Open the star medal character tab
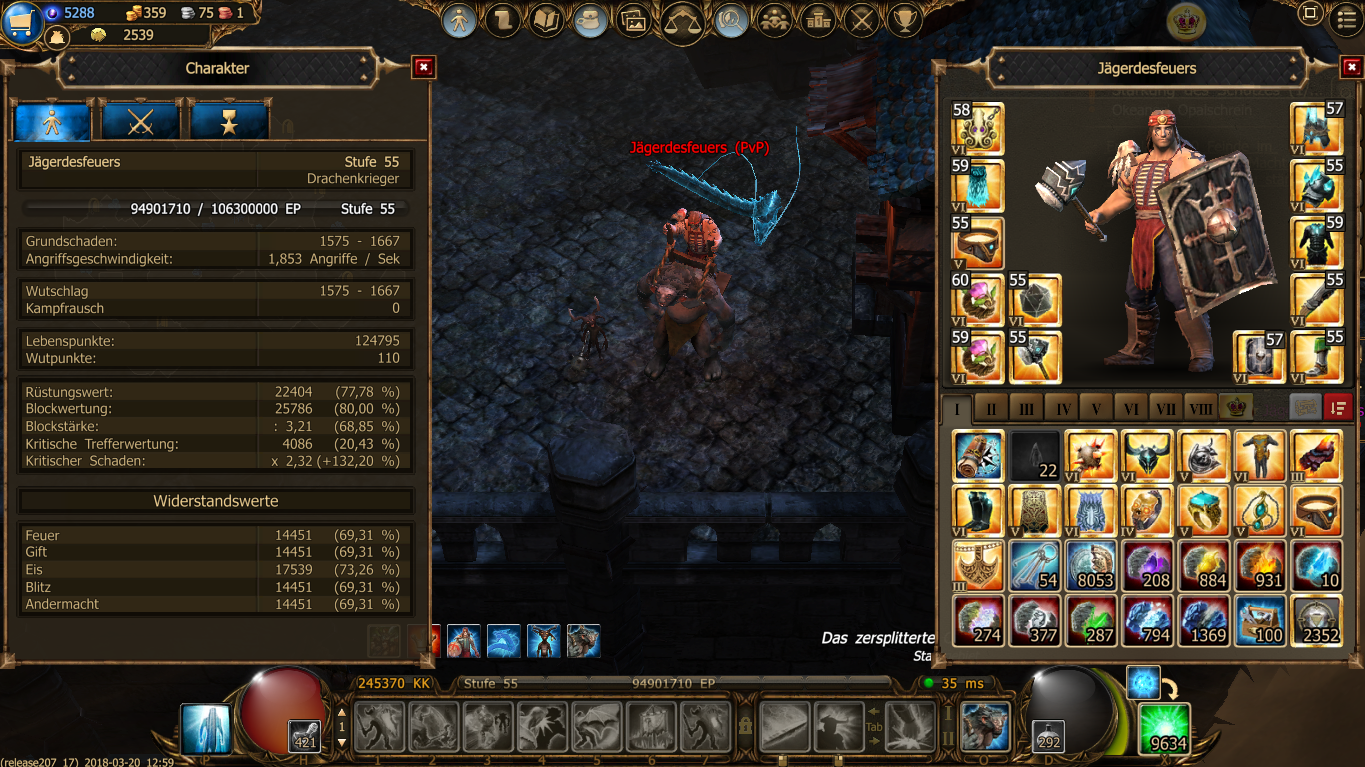Screen dimensions: 1365x767 [229, 121]
